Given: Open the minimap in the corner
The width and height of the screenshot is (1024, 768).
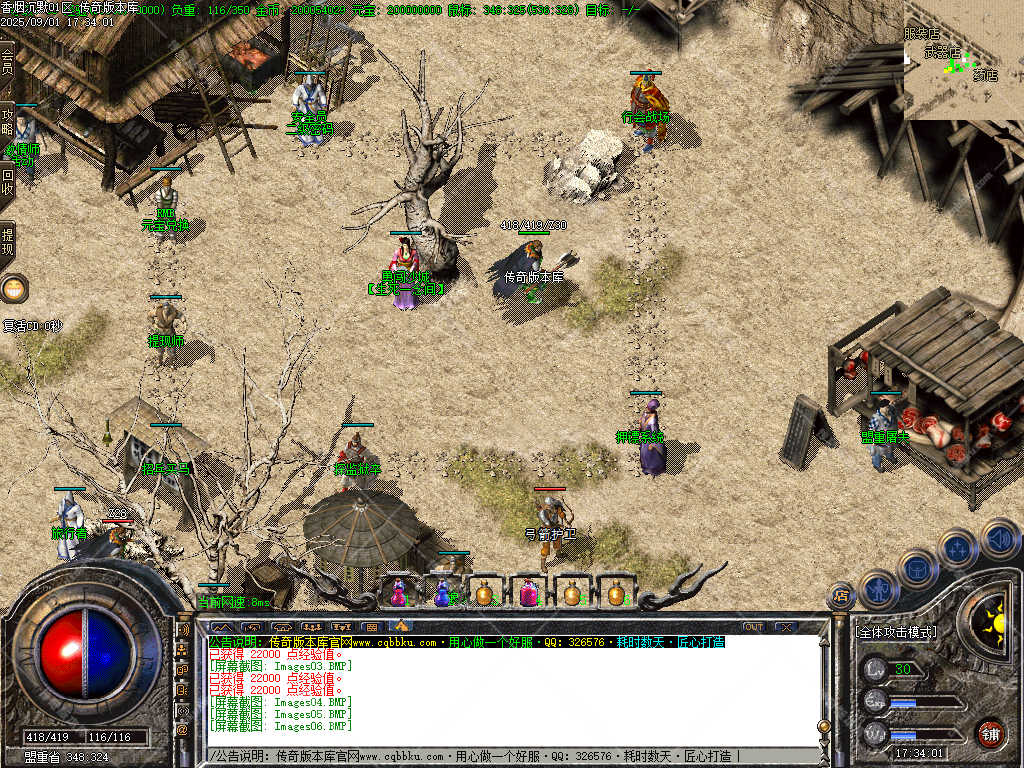Looking at the screenshot, I should [963, 60].
